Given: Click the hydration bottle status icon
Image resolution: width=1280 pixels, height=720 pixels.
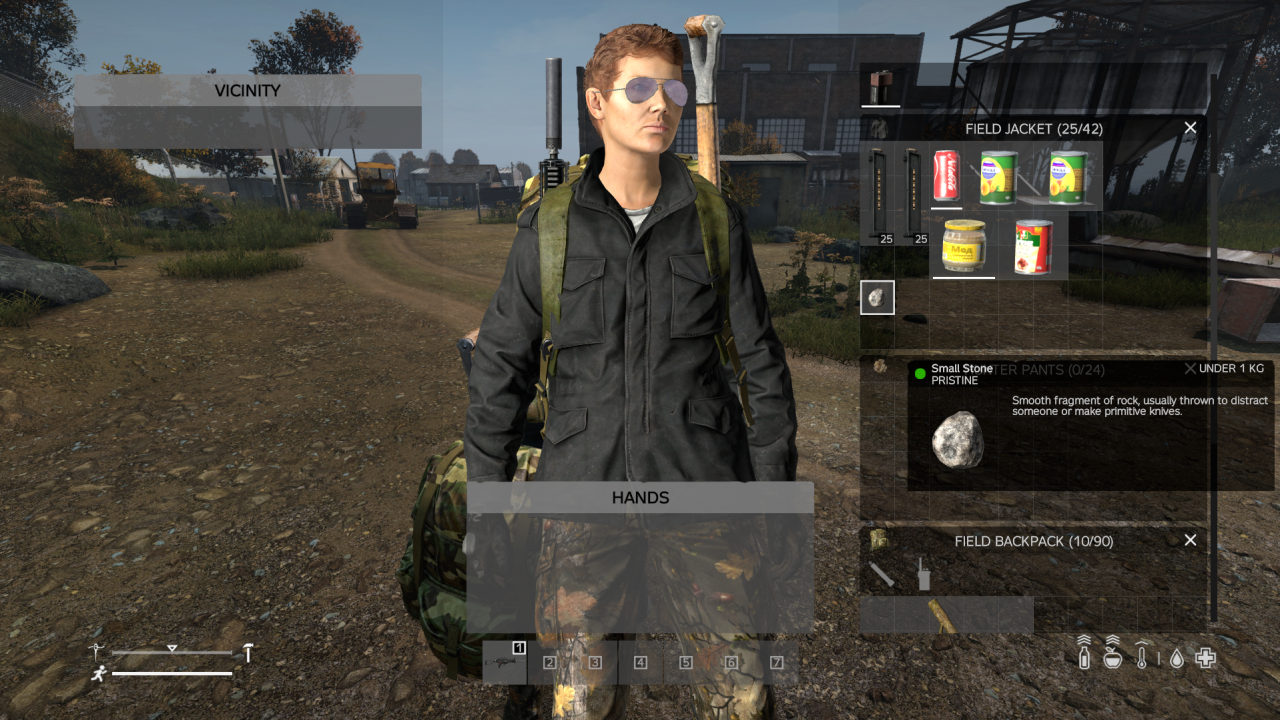Looking at the screenshot, I should tap(1084, 658).
